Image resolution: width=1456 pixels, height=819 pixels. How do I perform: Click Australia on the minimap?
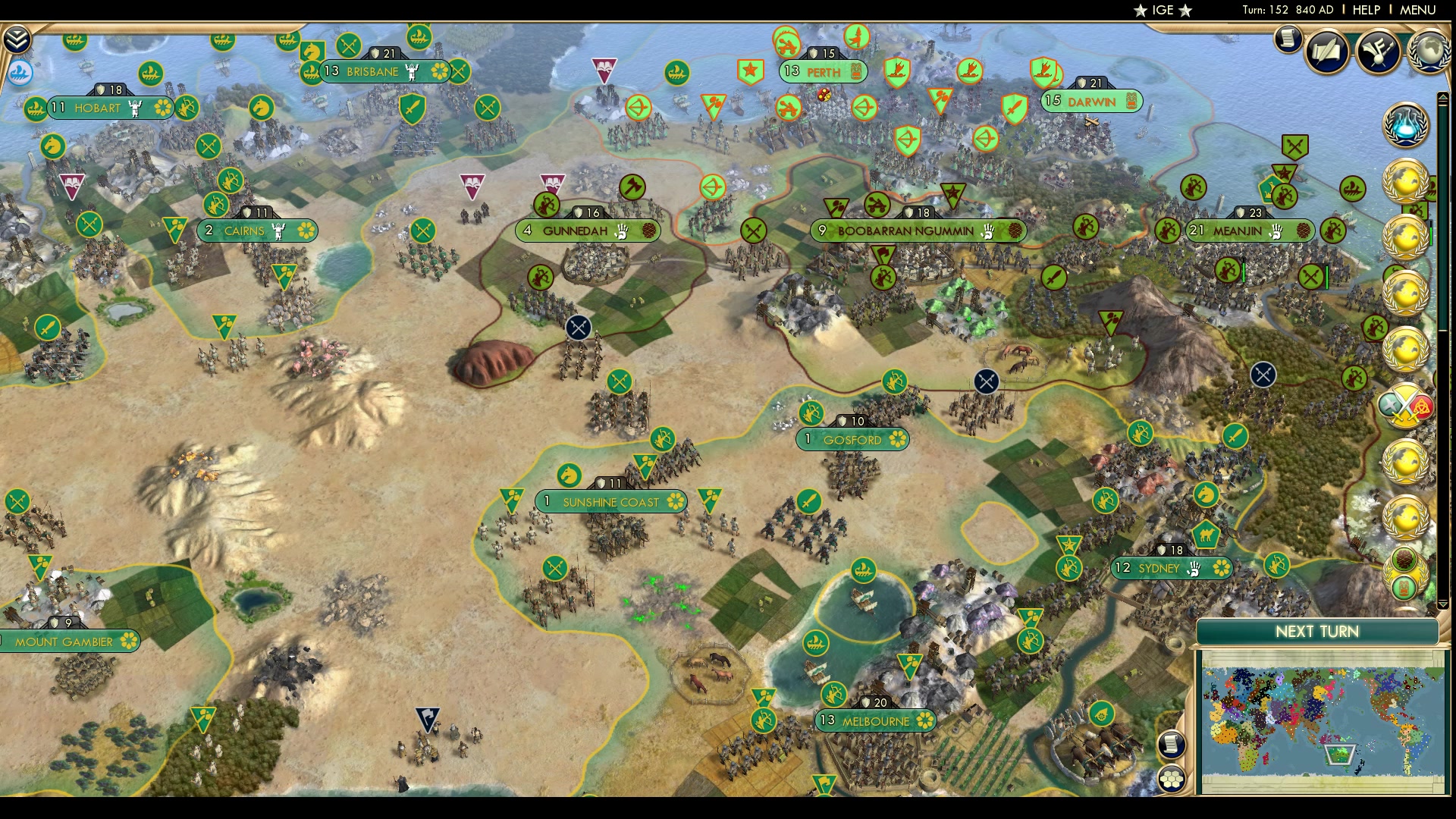click(x=1339, y=752)
